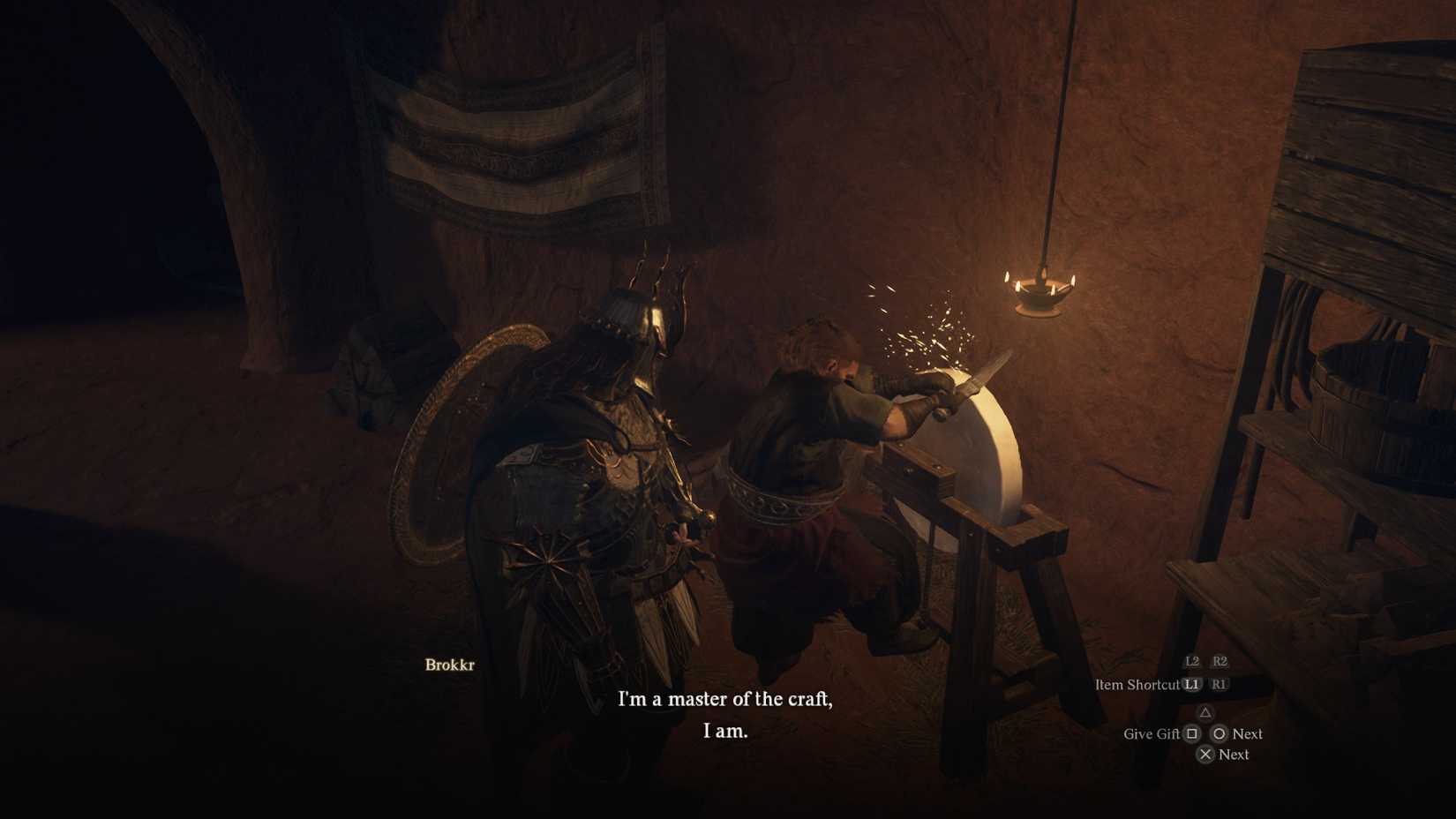The height and width of the screenshot is (819, 1456).
Task: Select the L1 Item Shortcut button icon
Action: pyautogui.click(x=1192, y=686)
